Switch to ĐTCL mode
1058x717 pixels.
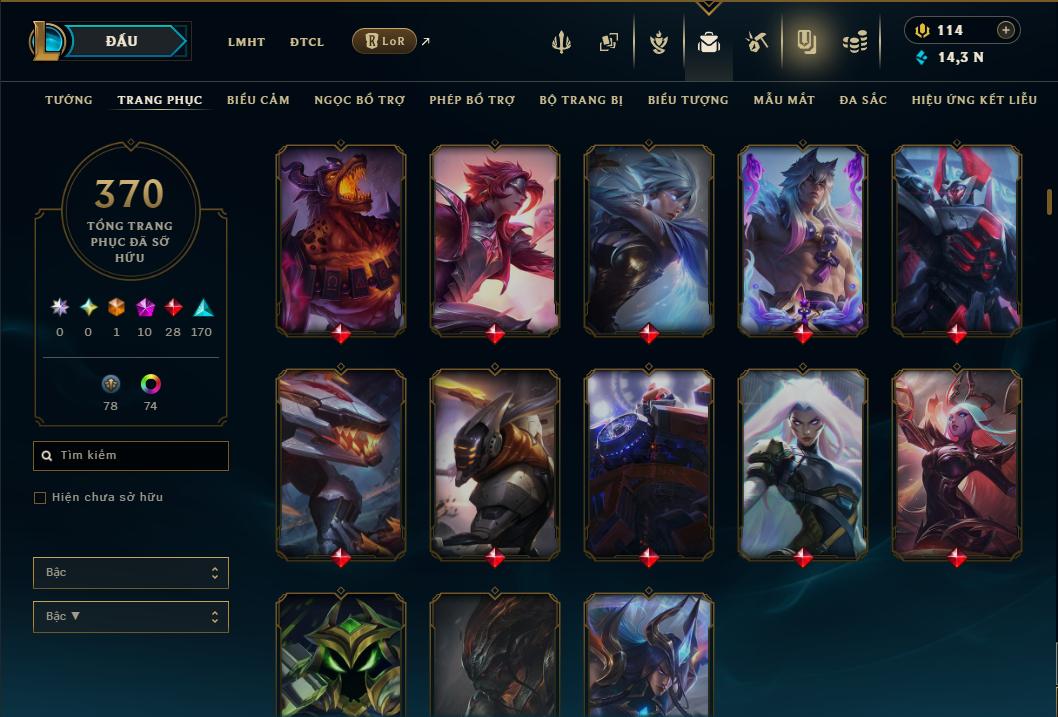pyautogui.click(x=307, y=42)
